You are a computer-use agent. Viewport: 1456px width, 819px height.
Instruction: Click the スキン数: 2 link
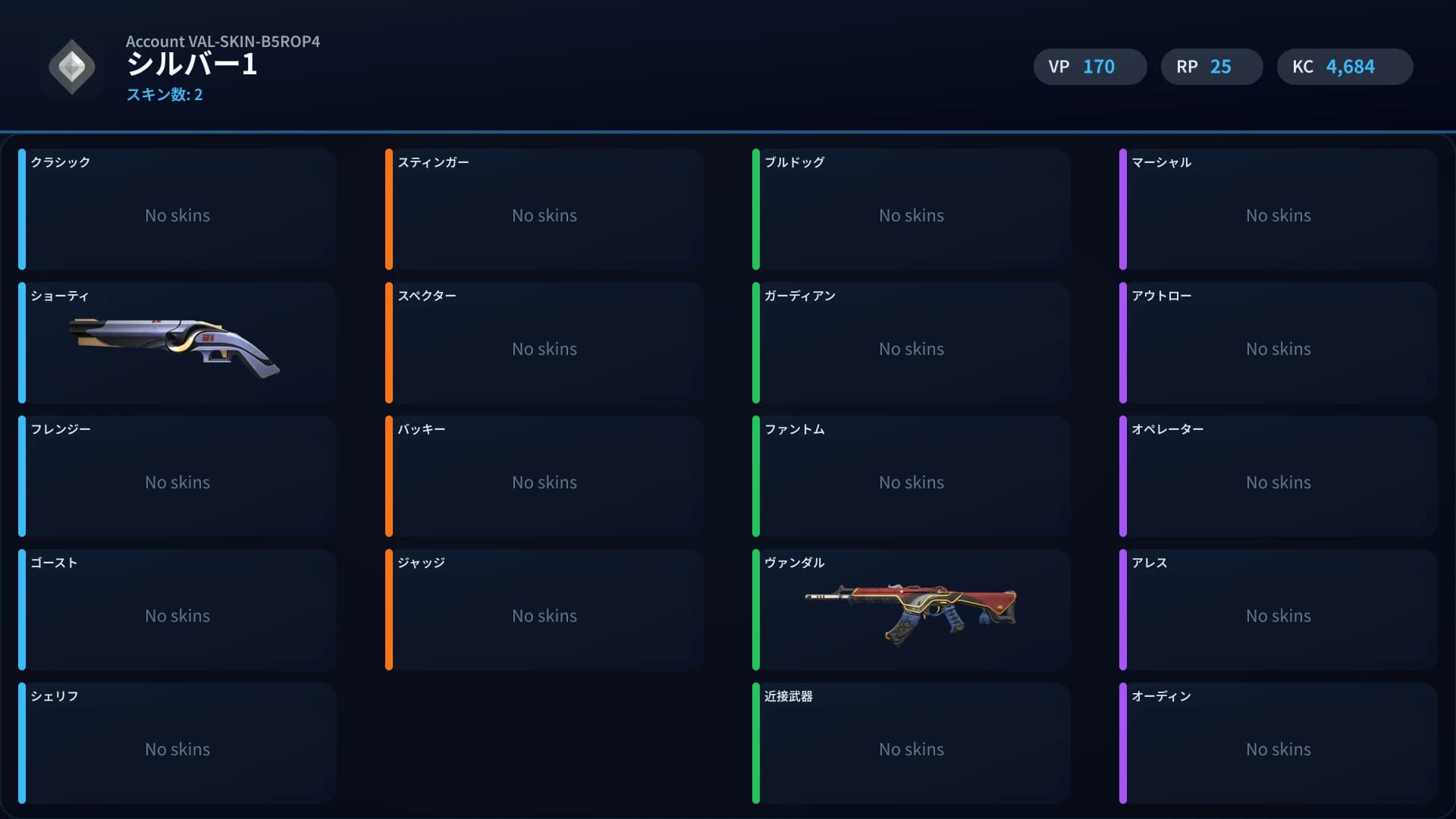[x=165, y=96]
